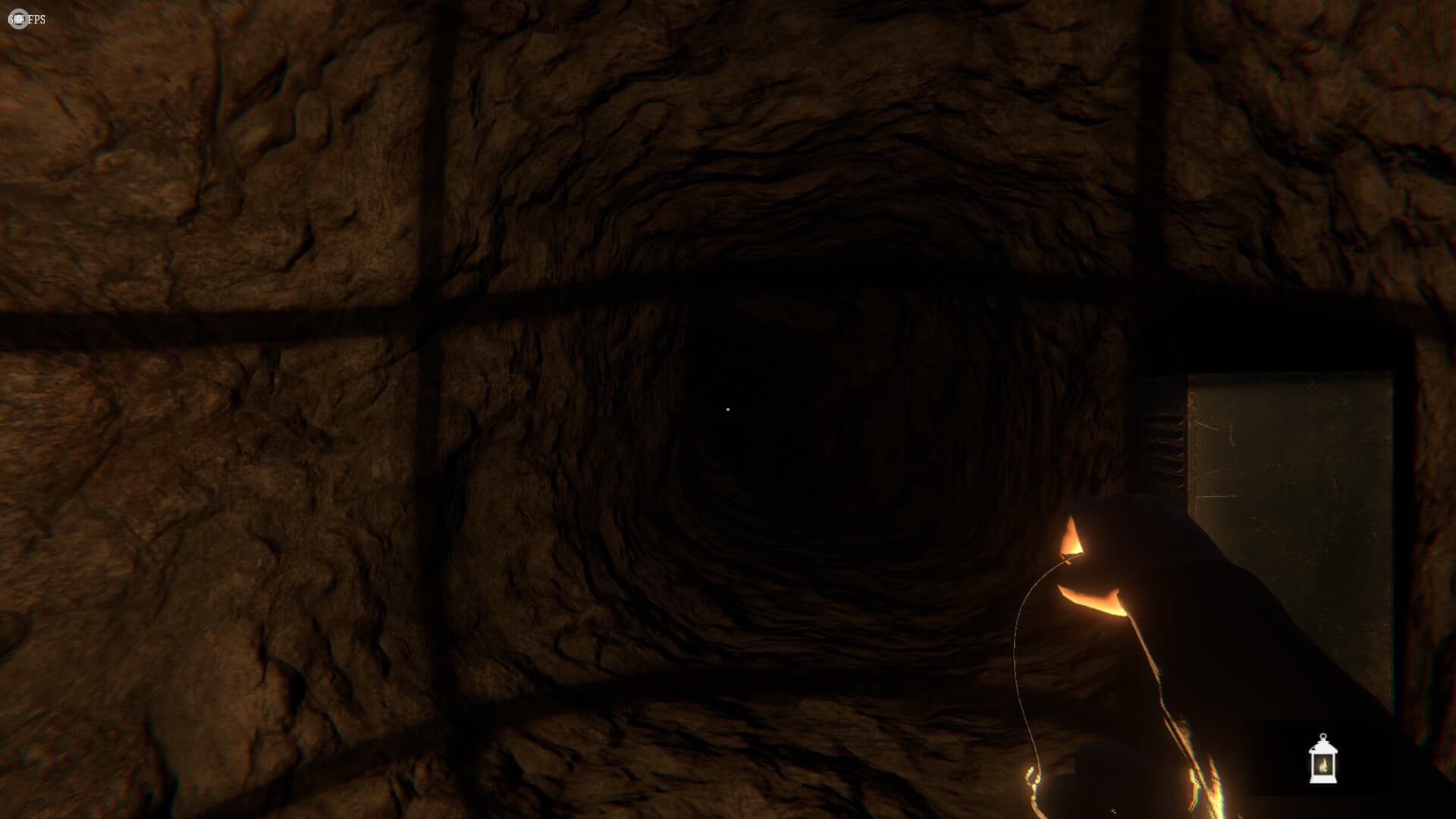Click the lantern handle in the HUD icon
Screen dimensions: 1456x819
[1323, 737]
